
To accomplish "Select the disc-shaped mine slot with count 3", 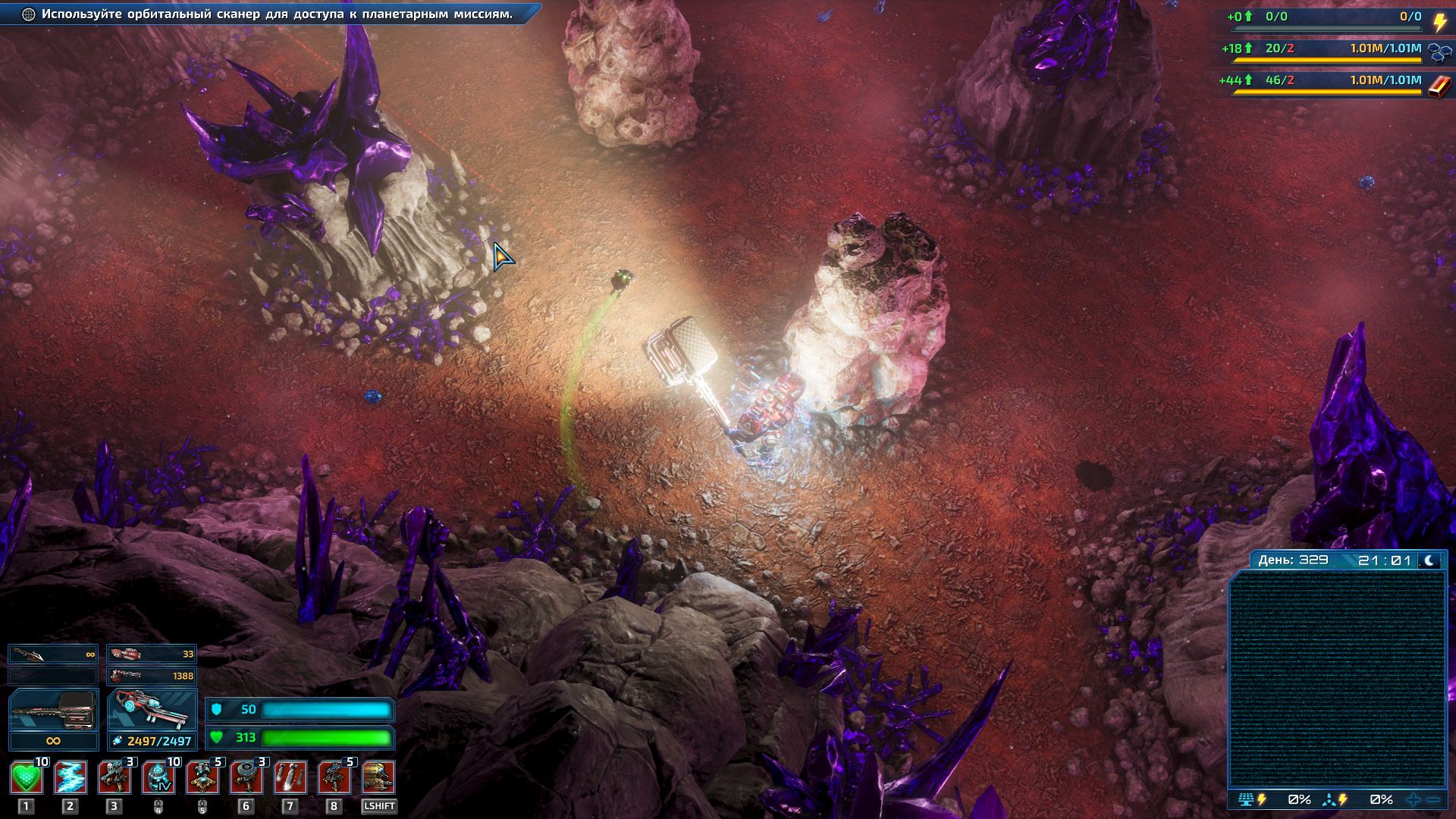I will [x=246, y=778].
